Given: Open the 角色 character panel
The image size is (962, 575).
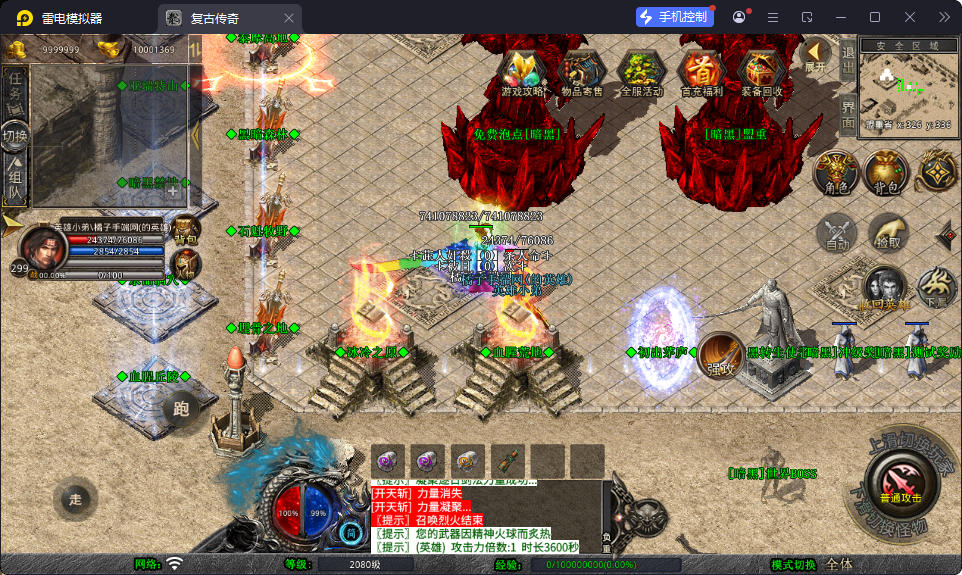Looking at the screenshot, I should point(836,173).
